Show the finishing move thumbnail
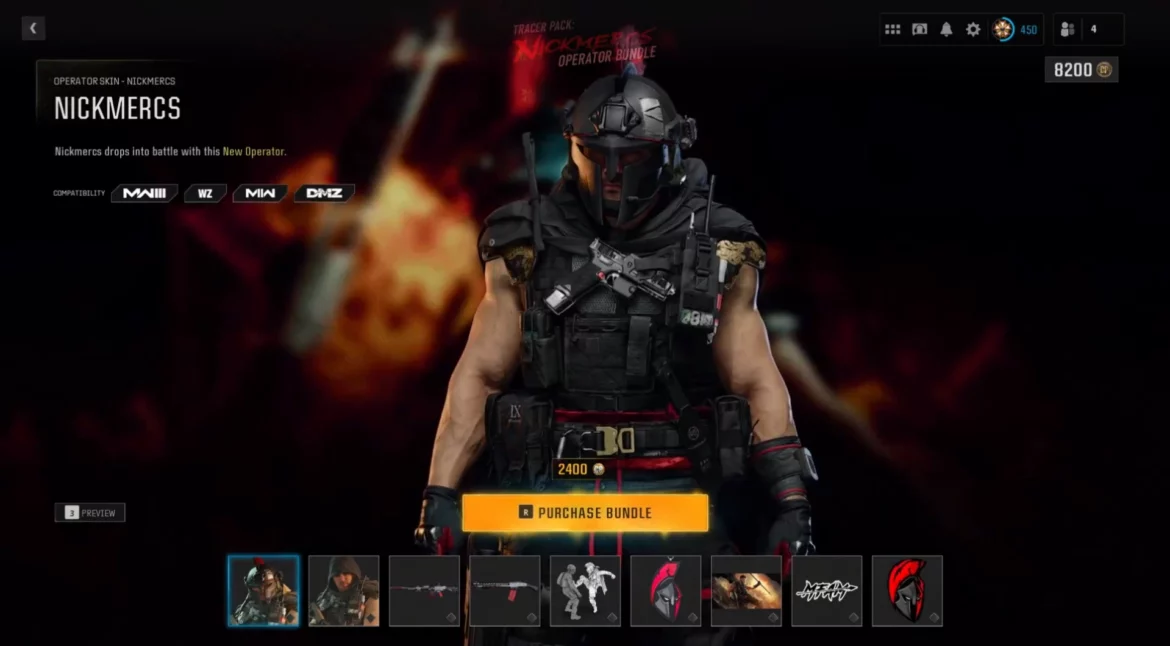This screenshot has width=1170, height=646. (585, 591)
